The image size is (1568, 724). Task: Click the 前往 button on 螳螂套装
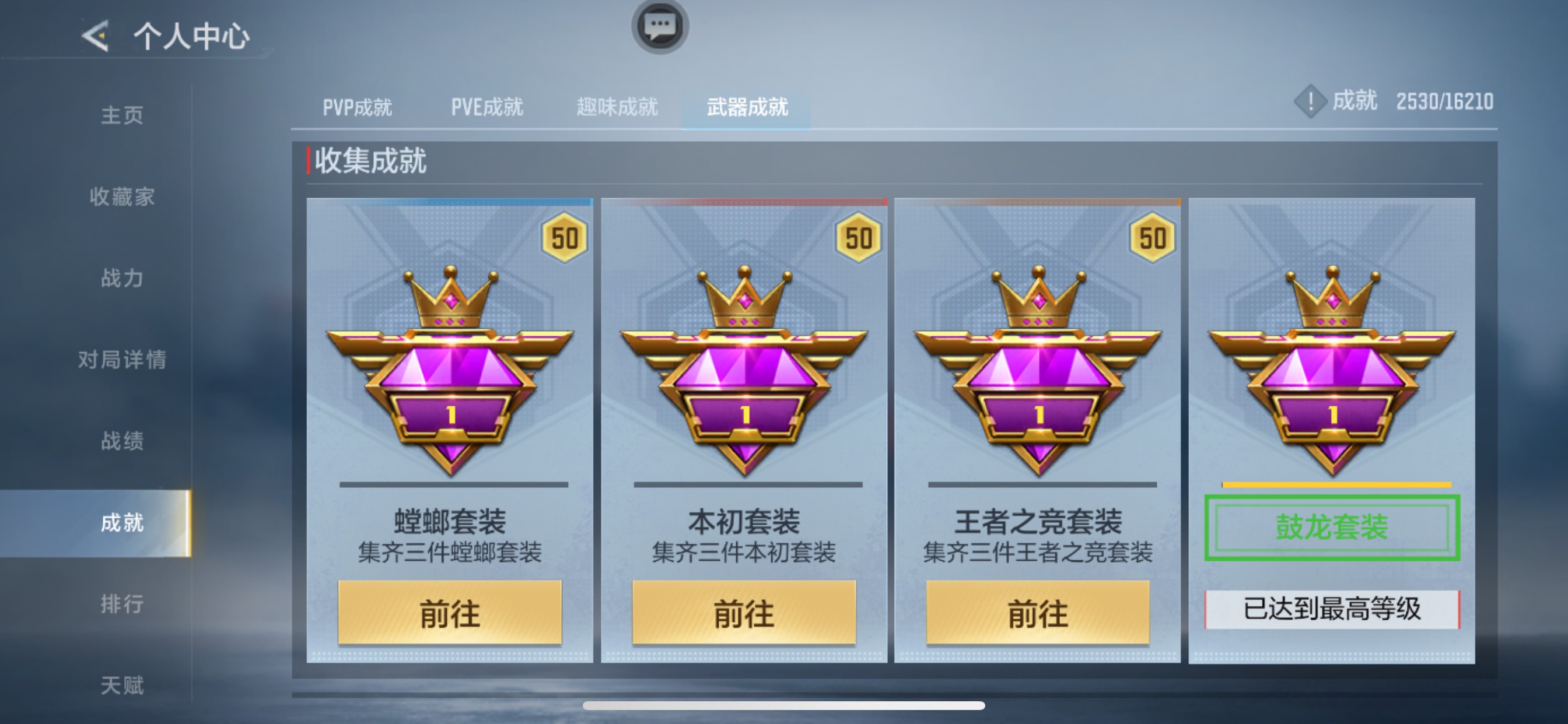coord(450,614)
